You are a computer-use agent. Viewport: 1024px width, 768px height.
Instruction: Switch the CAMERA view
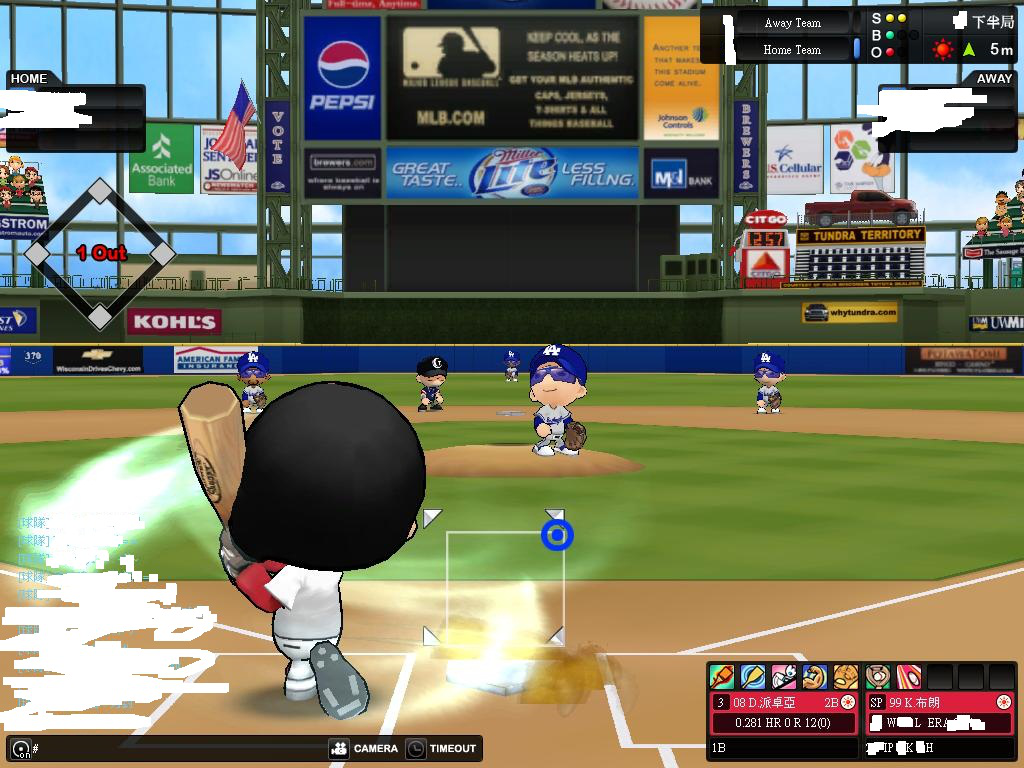(364, 748)
